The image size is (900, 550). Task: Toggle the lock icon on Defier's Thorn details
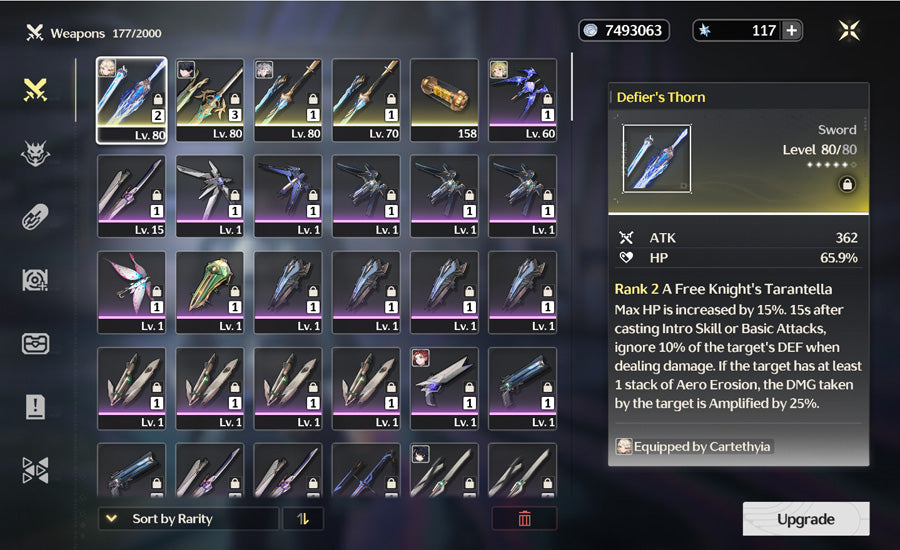(x=846, y=184)
